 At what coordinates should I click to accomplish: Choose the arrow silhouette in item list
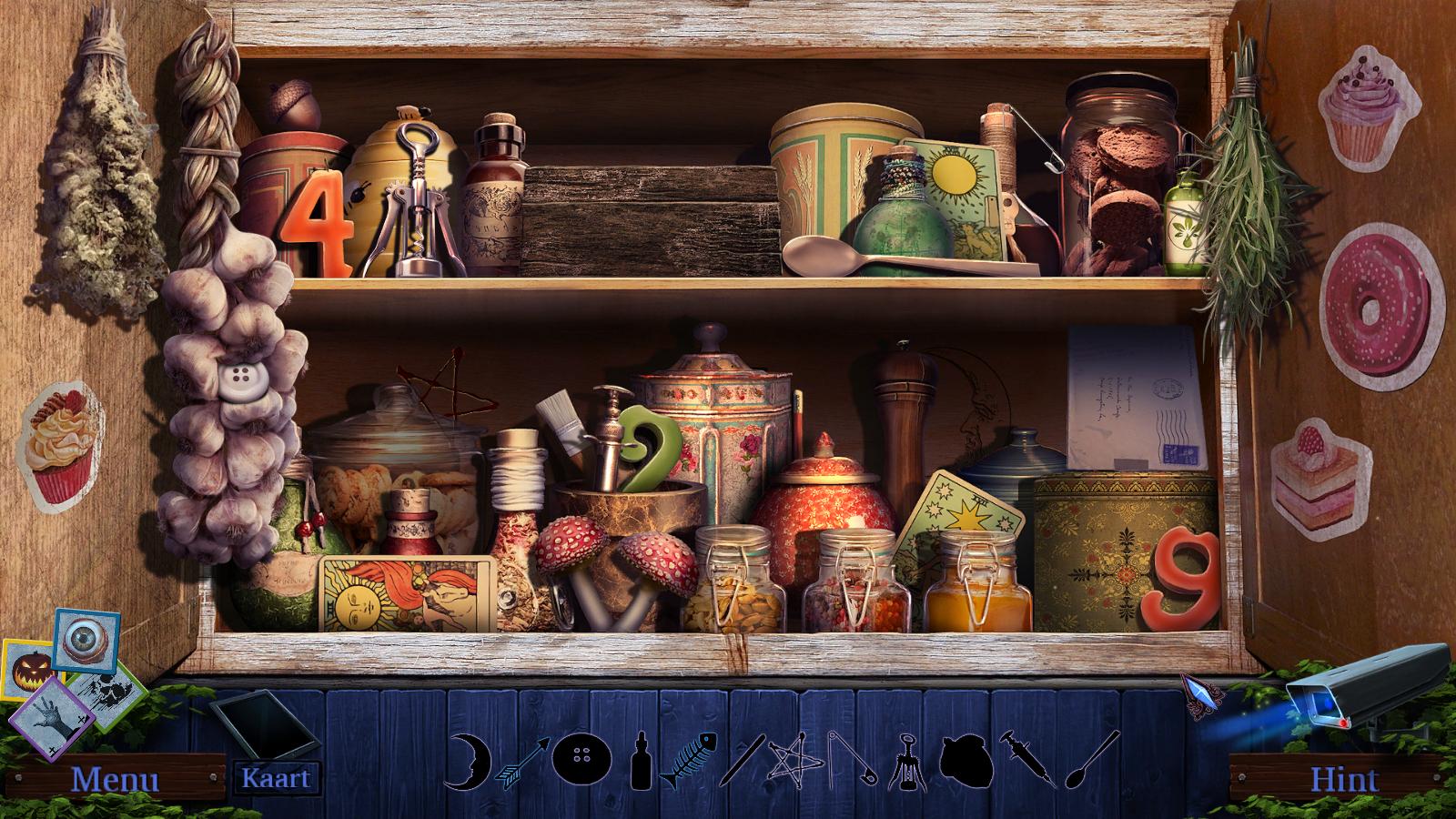click(x=522, y=761)
